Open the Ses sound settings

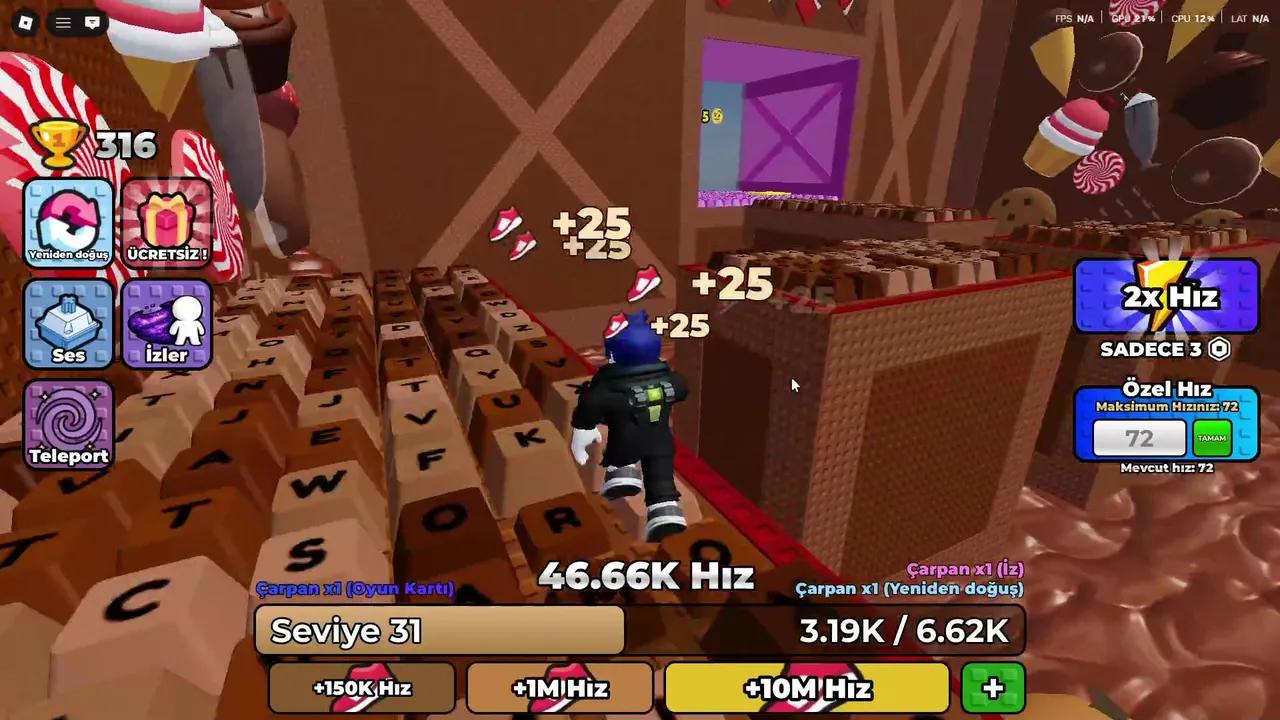click(67, 325)
